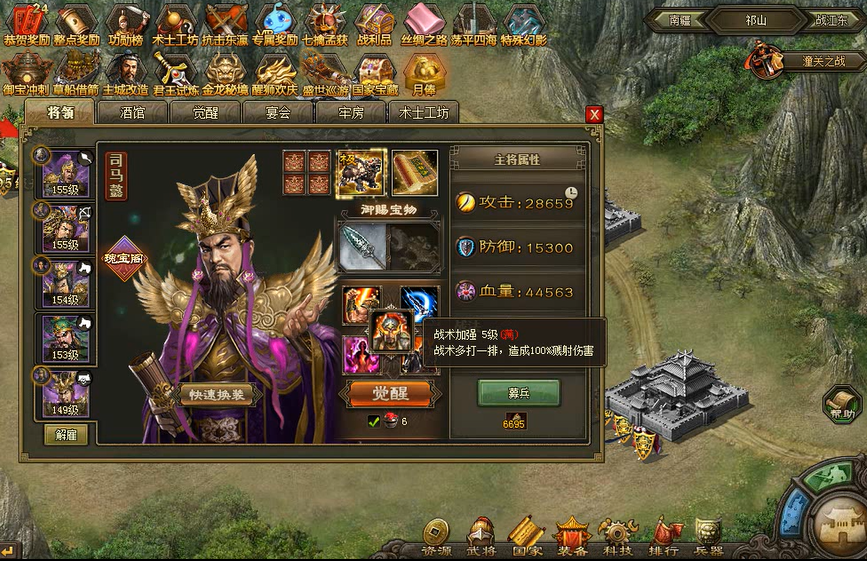Screen dimensions: 867x561
Task: Switch to the 酒馆 tab
Action: pyautogui.click(x=133, y=113)
